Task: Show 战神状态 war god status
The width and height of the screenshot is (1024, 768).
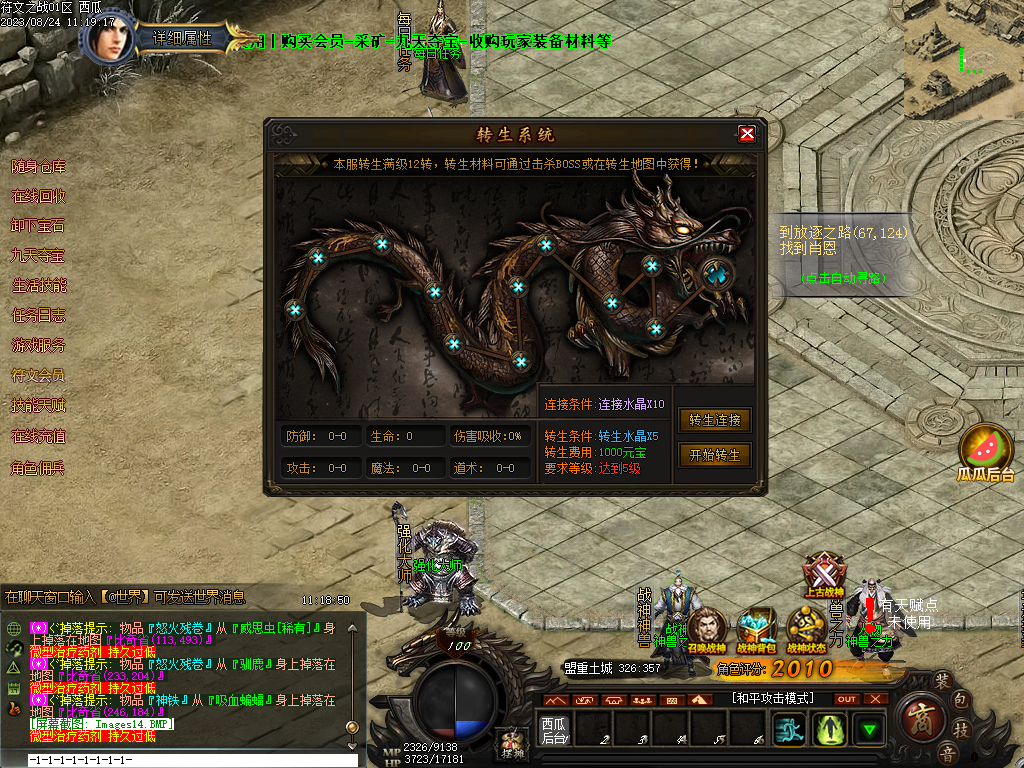Action: [x=805, y=627]
